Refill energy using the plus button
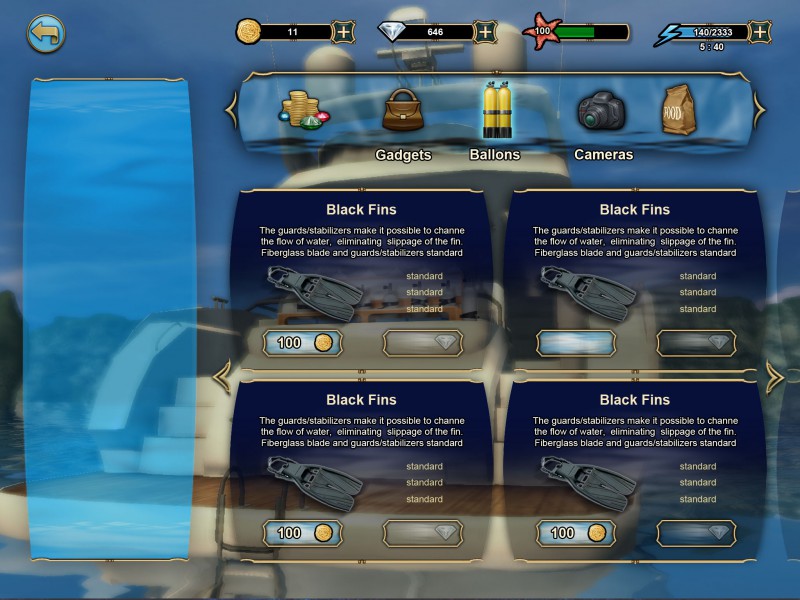Image resolution: width=800 pixels, height=600 pixels. click(x=760, y=32)
